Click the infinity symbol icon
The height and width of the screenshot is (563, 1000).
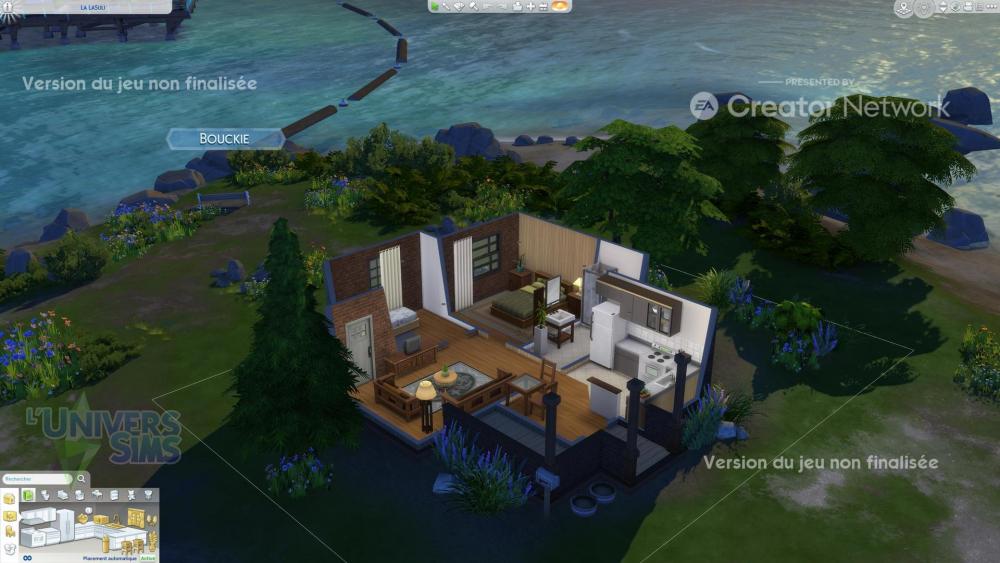pos(28,558)
